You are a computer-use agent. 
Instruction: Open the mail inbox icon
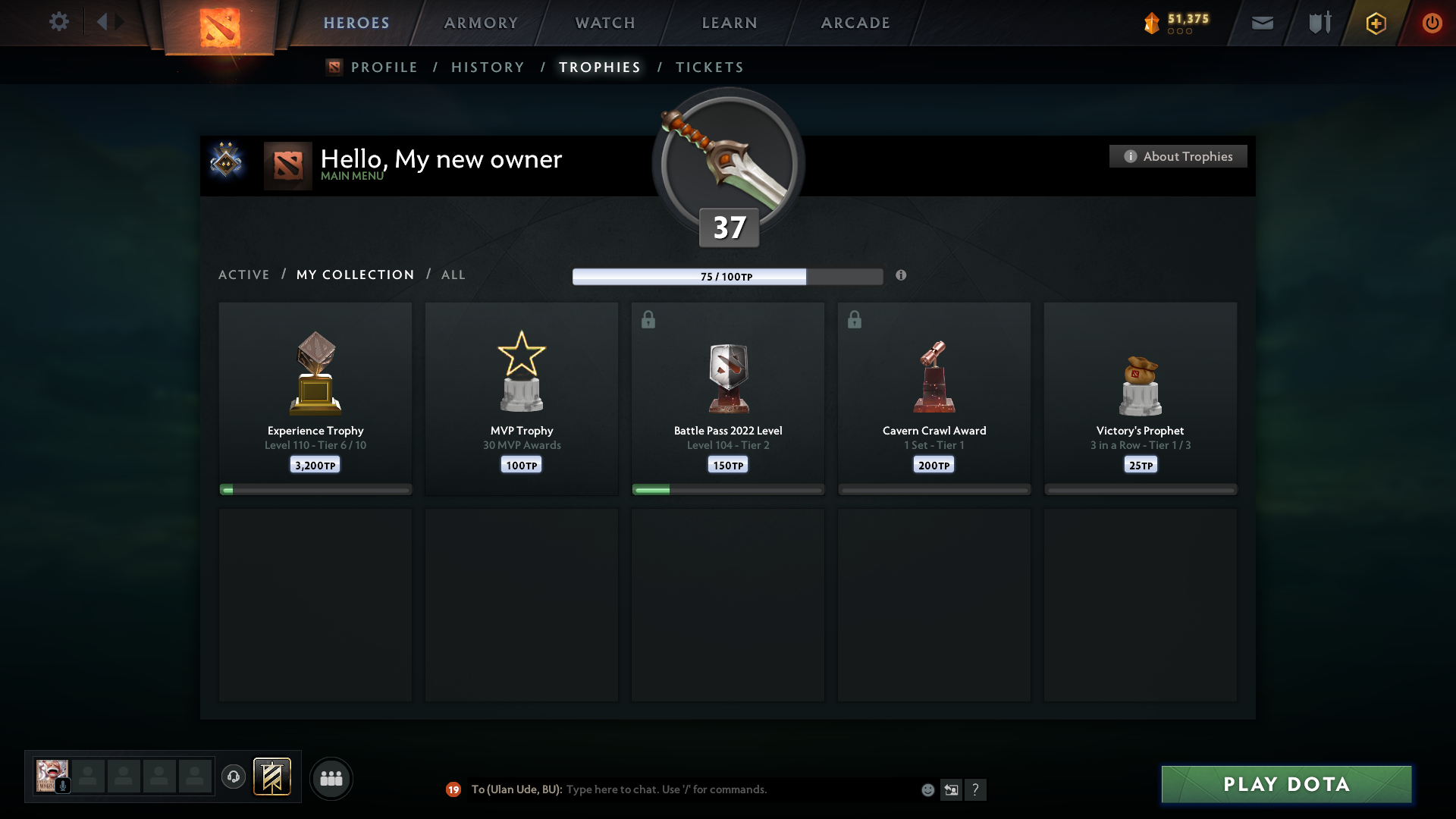pyautogui.click(x=1262, y=23)
